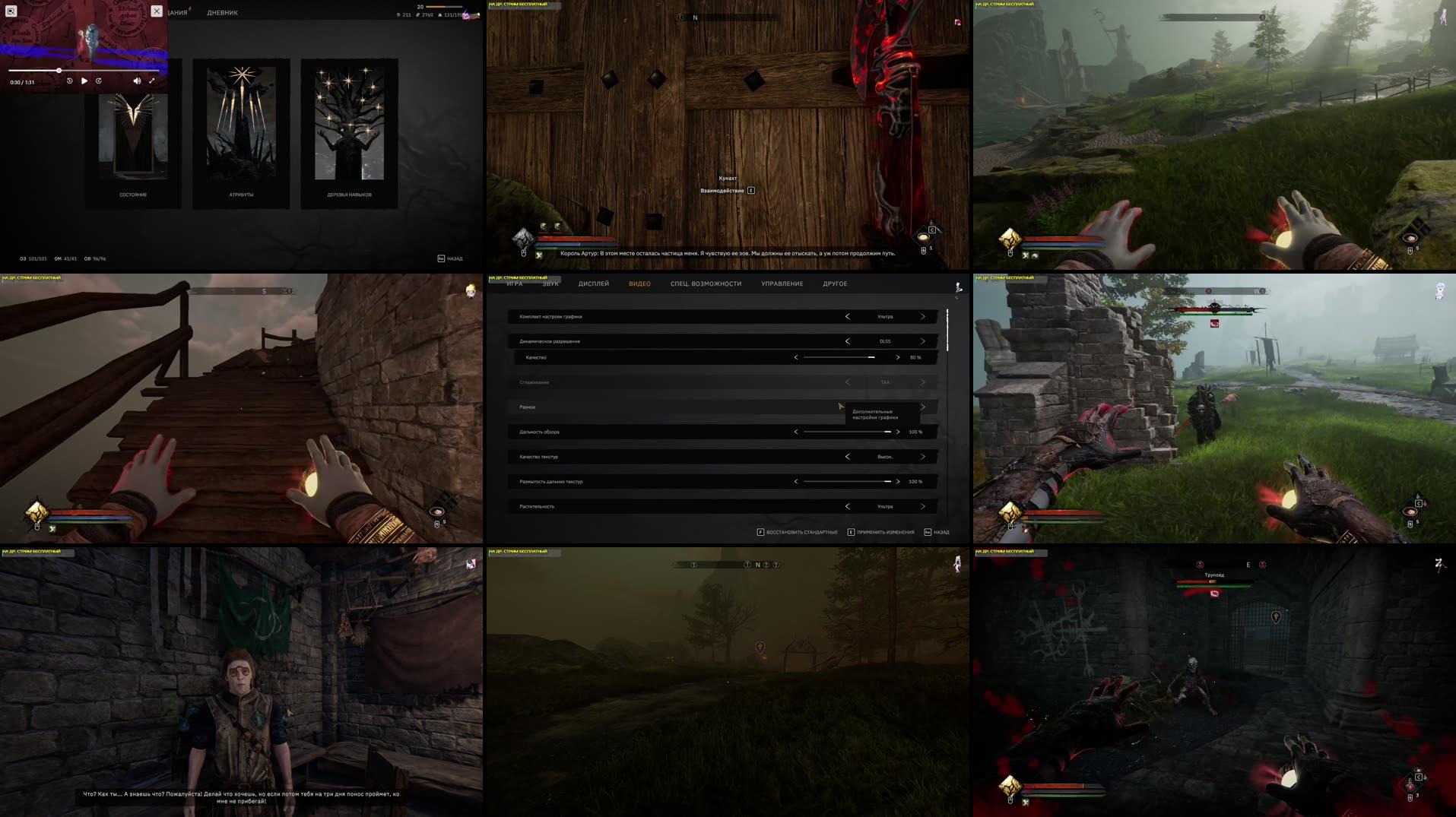Image resolution: width=1456 pixels, height=817 pixels.
Task: Expand the video player to fullscreen
Action: point(152,80)
